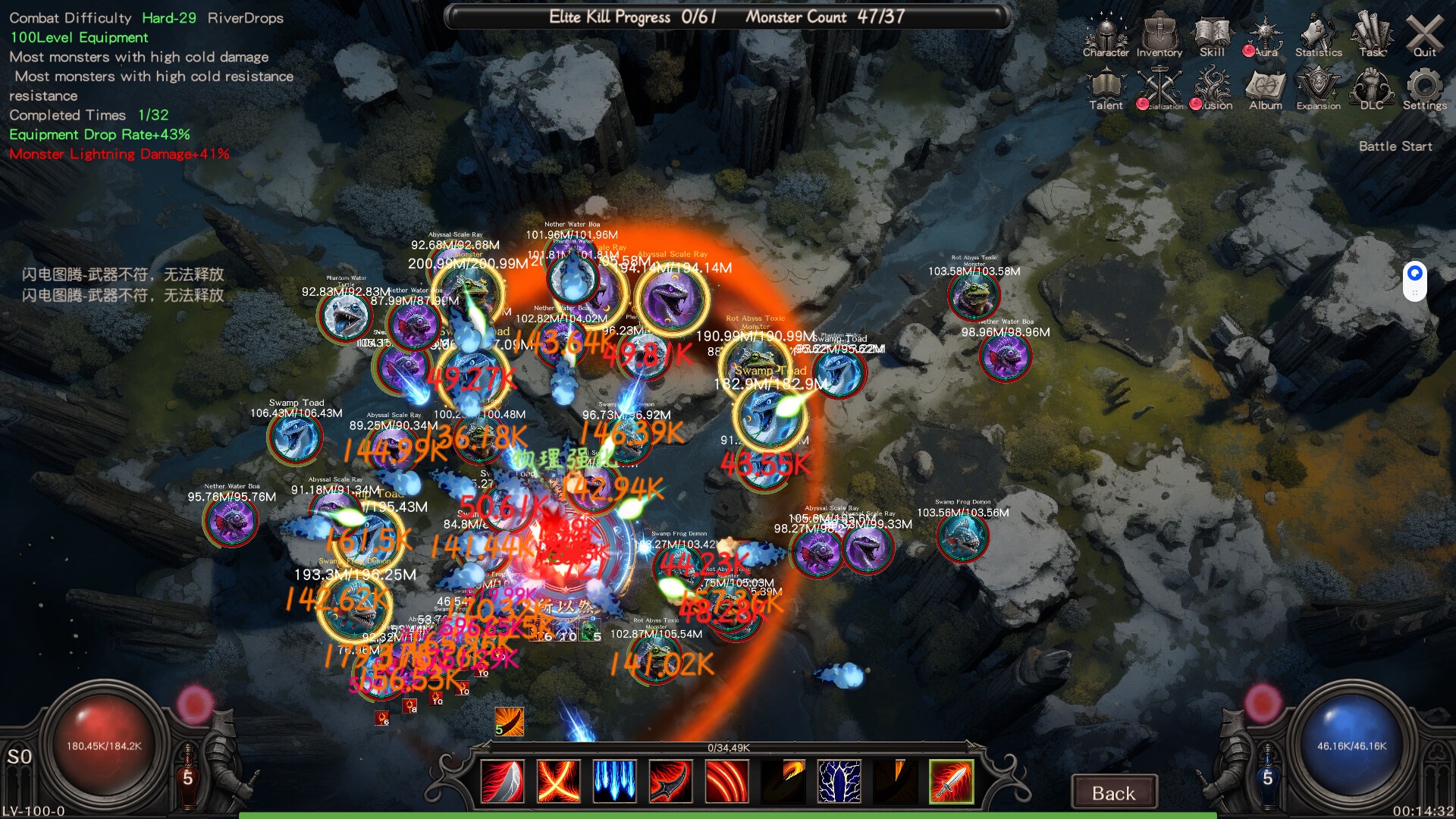The image size is (1456, 819).
Task: Open the Expansion menu
Action: tap(1318, 89)
